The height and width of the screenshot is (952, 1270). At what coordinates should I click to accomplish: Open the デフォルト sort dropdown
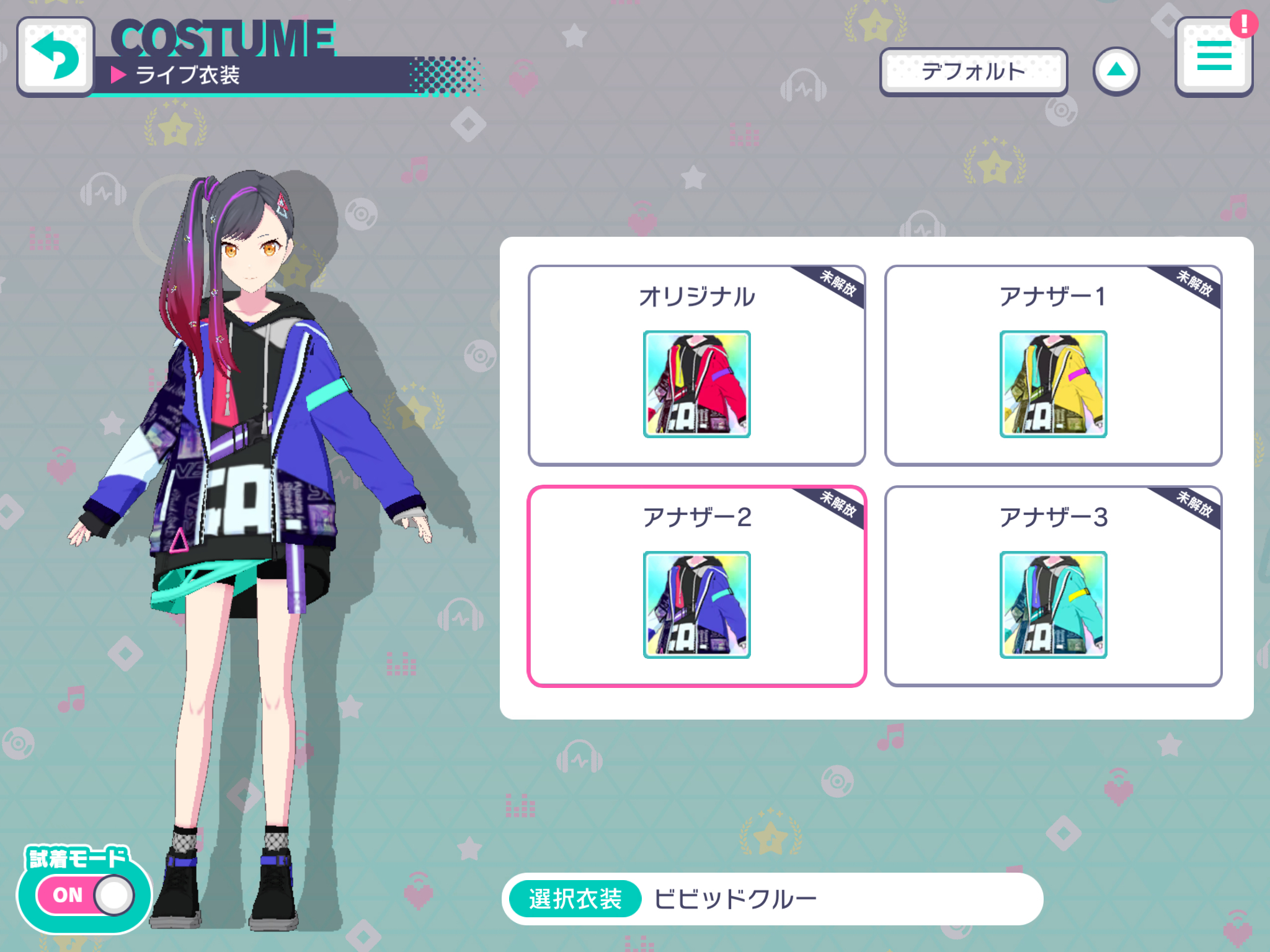973,72
